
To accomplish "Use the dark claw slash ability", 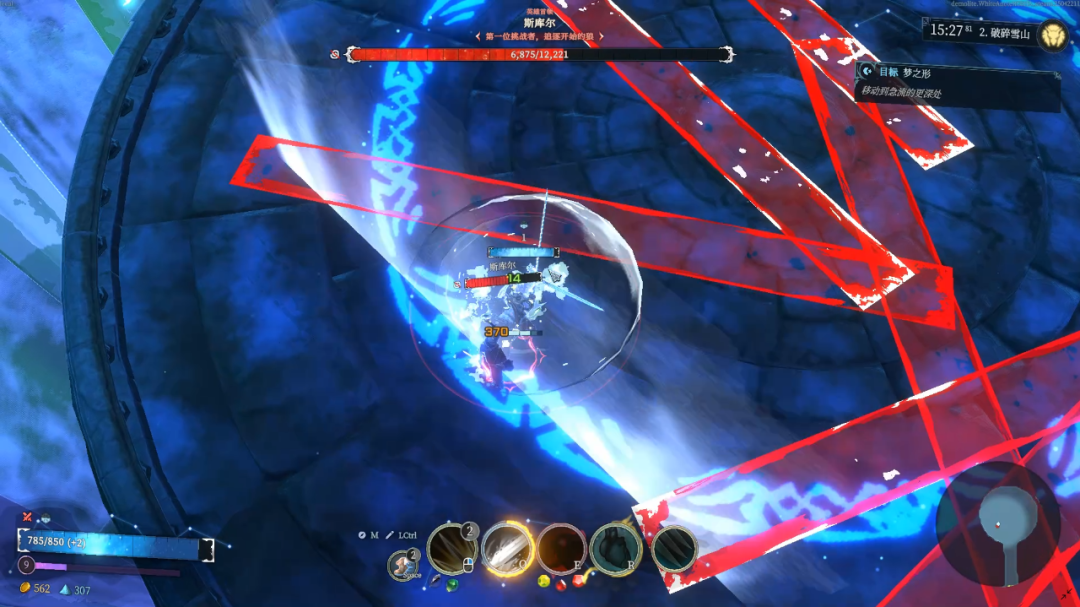I will [674, 549].
